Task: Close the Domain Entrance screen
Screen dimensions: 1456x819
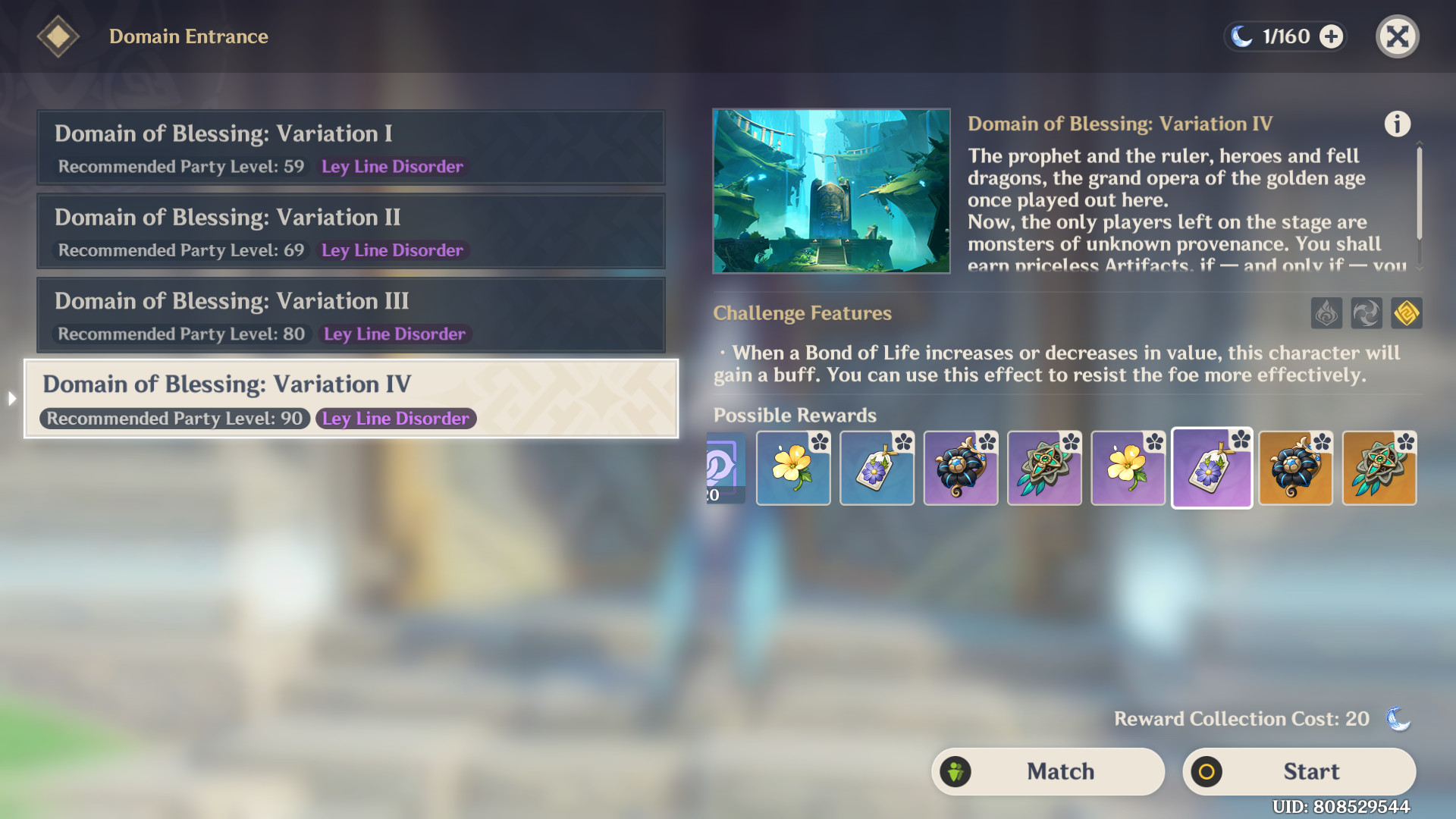Action: point(1397,36)
